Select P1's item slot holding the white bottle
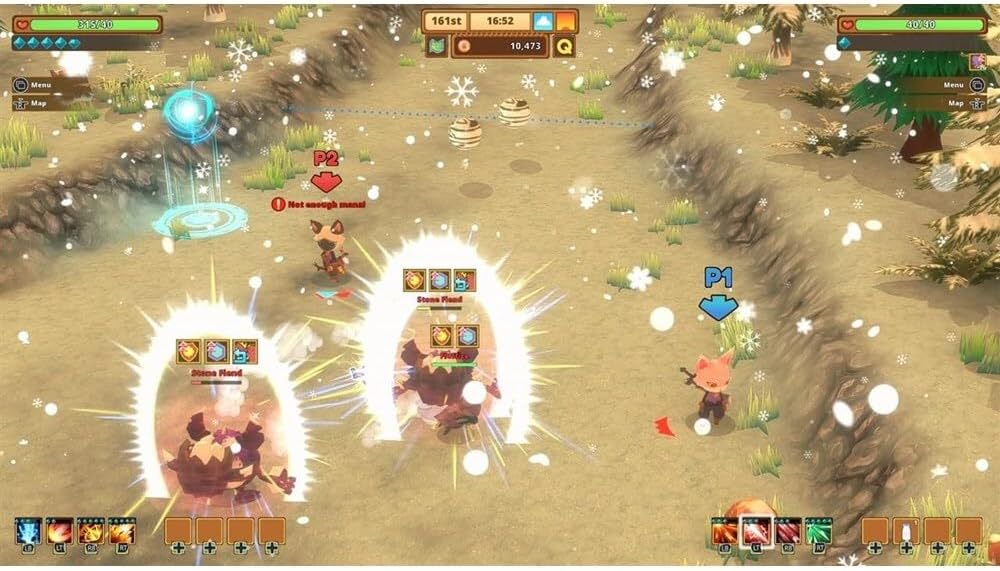Image resolution: width=1000 pixels, height=571 pixels. 906,530
